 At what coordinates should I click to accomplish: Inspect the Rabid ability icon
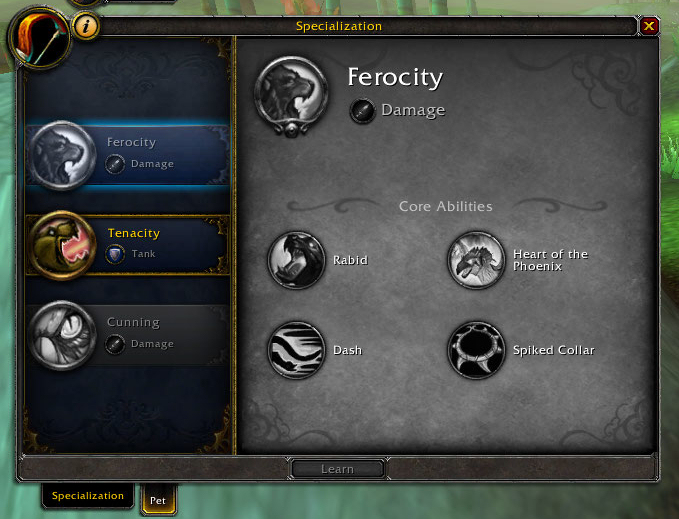pyautogui.click(x=296, y=260)
